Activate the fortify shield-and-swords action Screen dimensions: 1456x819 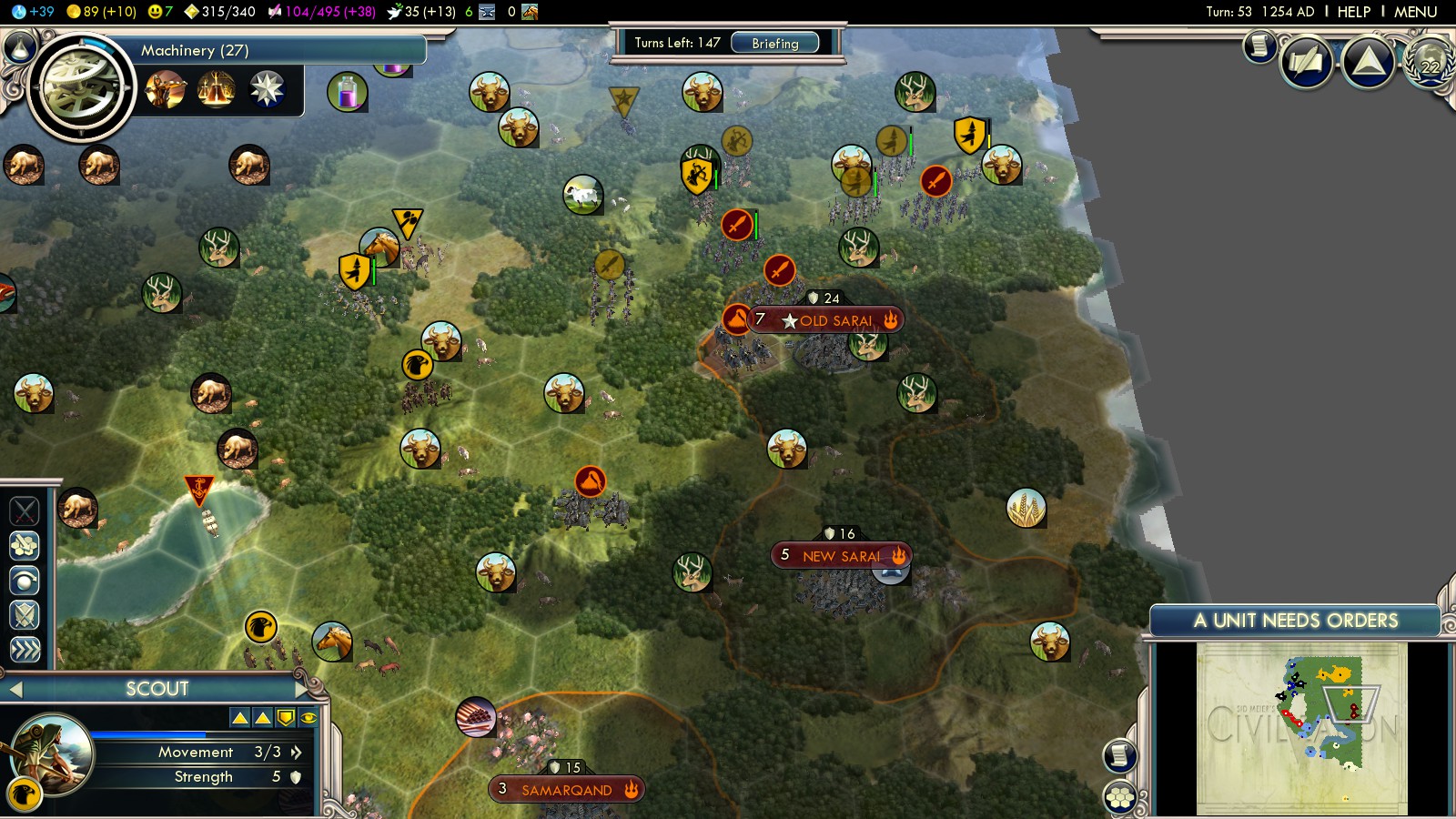(x=25, y=614)
